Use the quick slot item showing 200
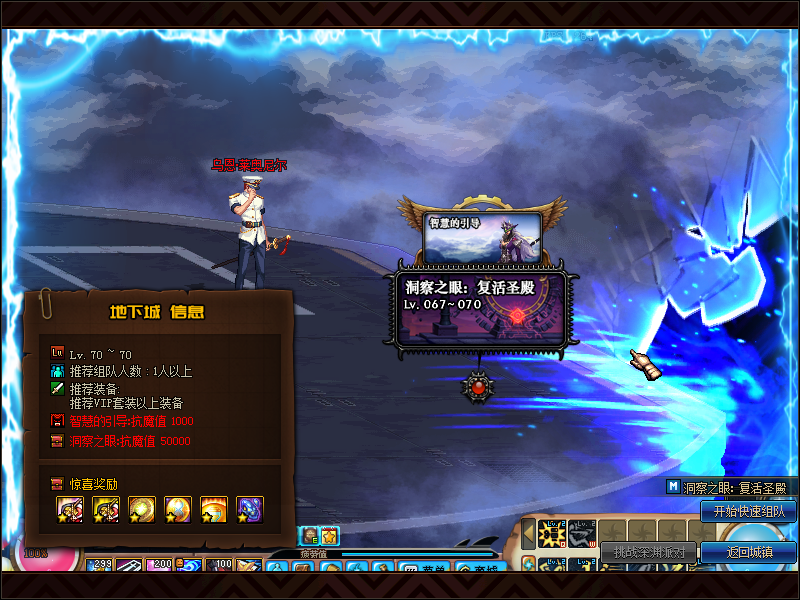 point(161,567)
